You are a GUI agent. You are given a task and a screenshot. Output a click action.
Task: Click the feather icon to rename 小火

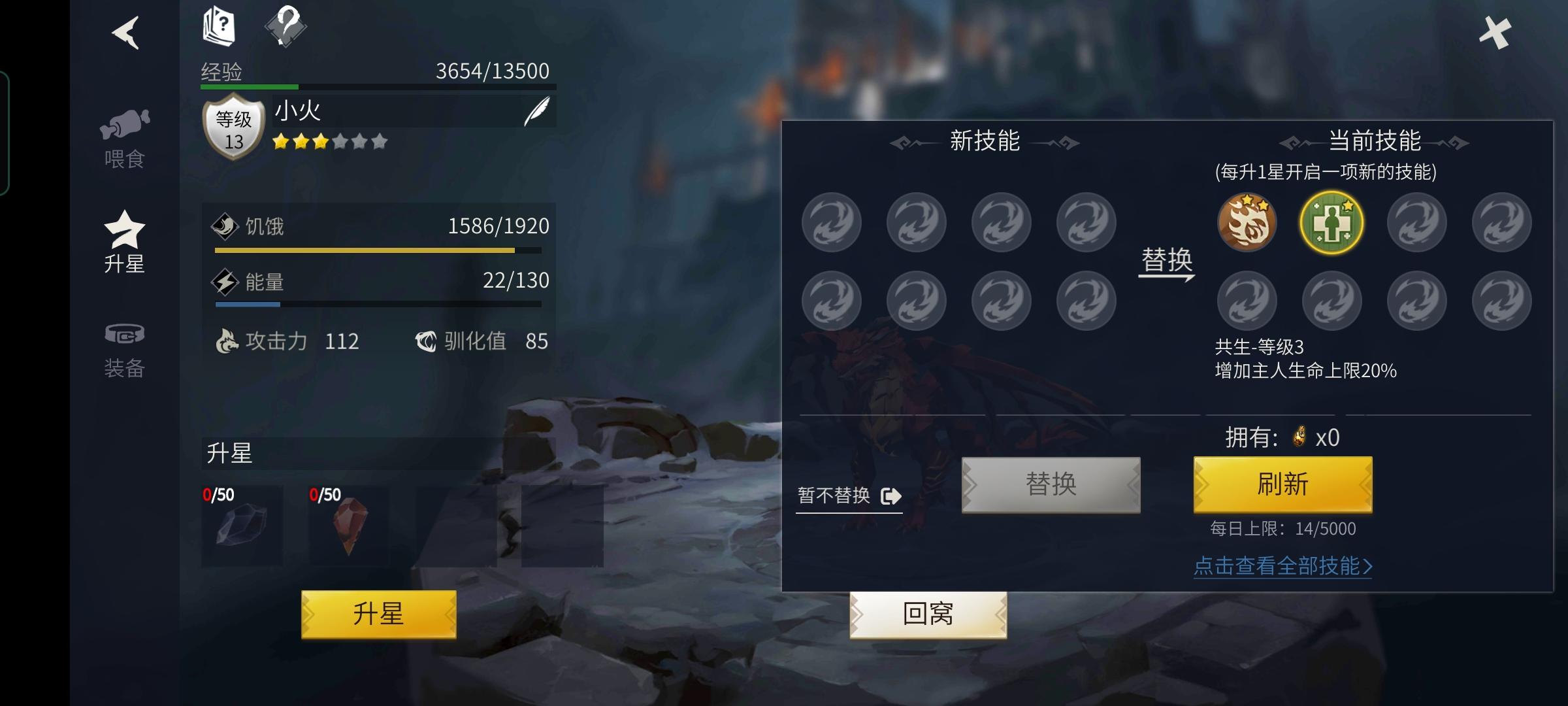[538, 110]
